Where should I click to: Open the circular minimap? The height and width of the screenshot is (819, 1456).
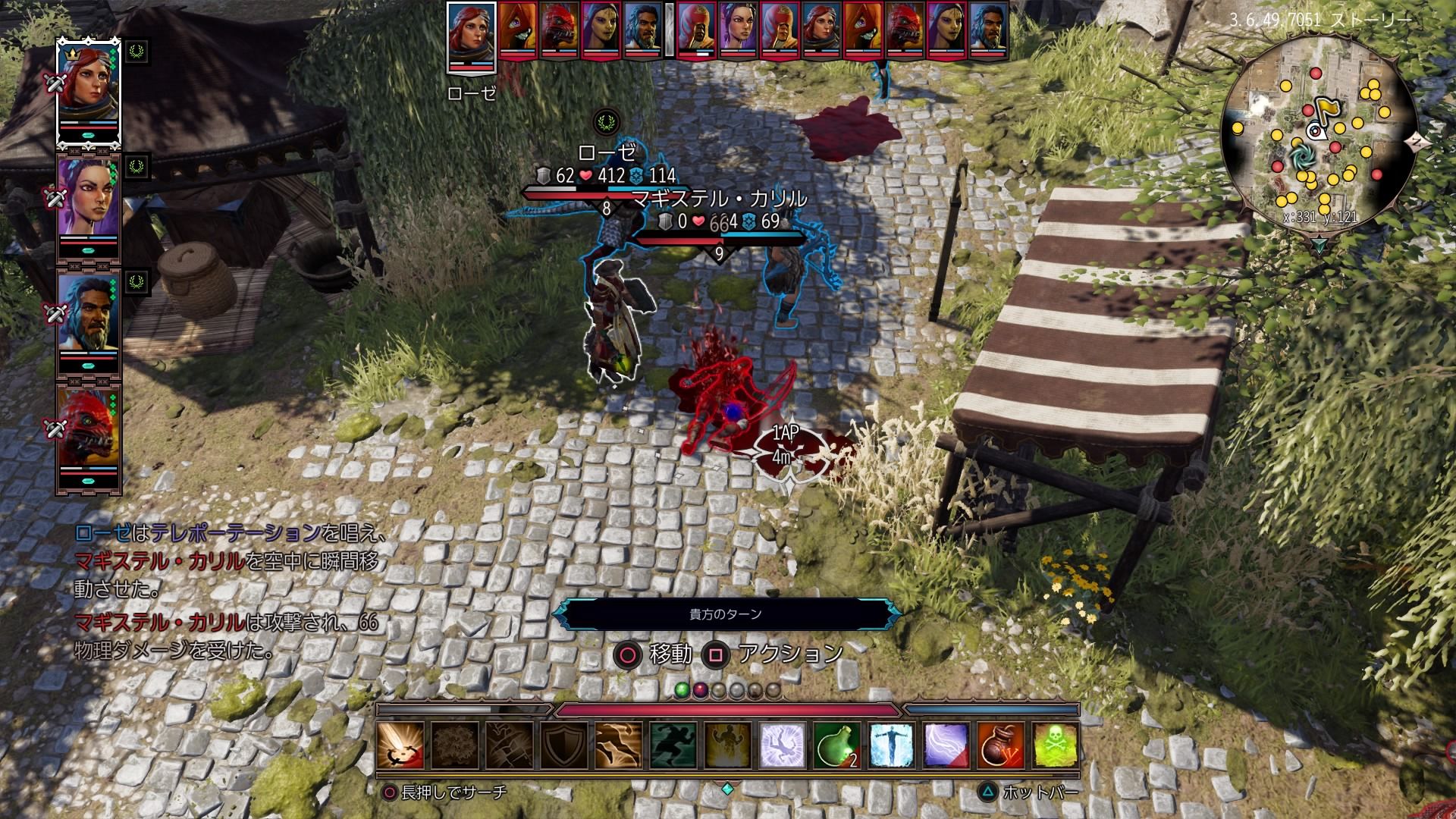tap(1318, 140)
